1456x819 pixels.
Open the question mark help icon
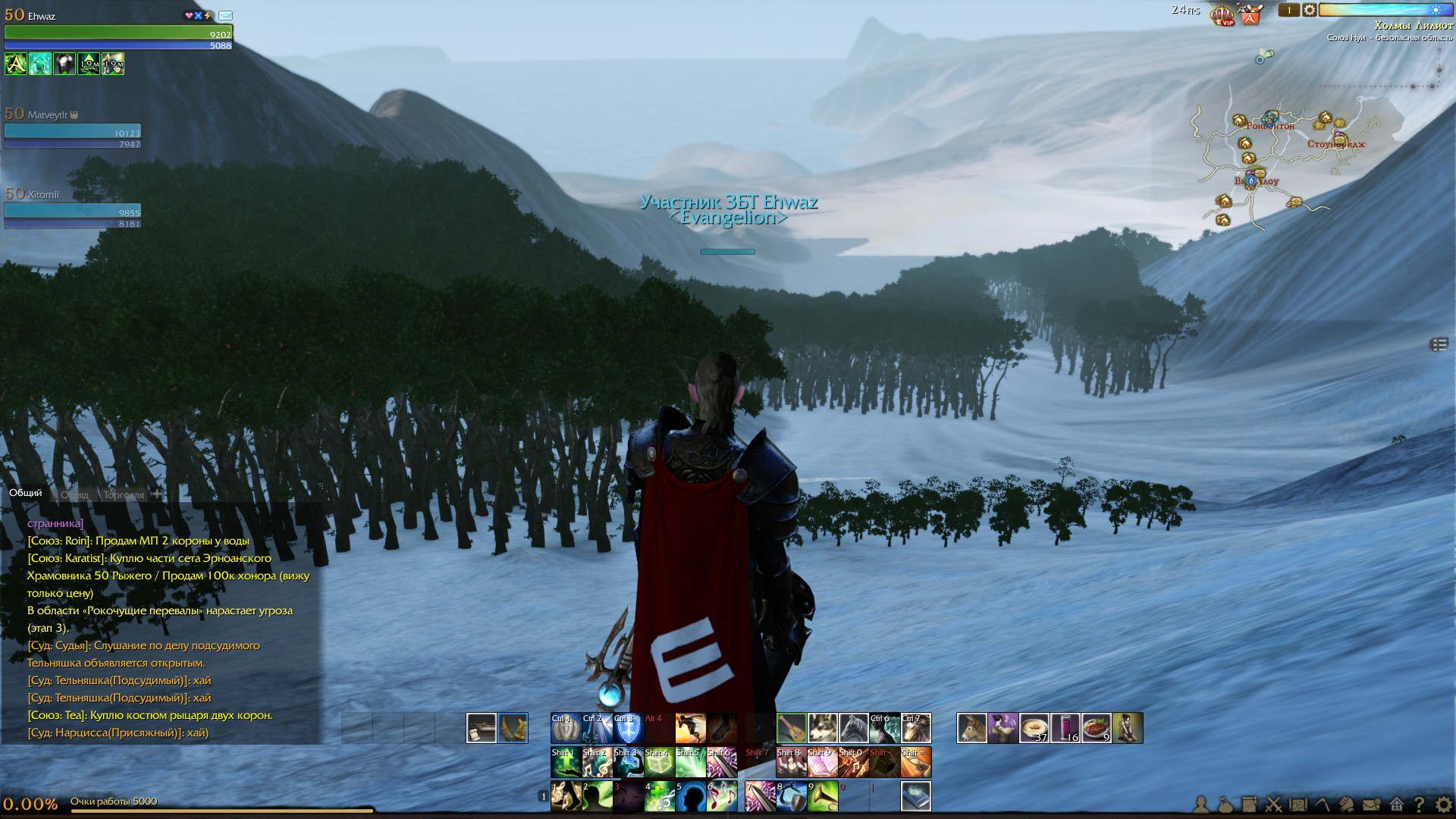1419,804
